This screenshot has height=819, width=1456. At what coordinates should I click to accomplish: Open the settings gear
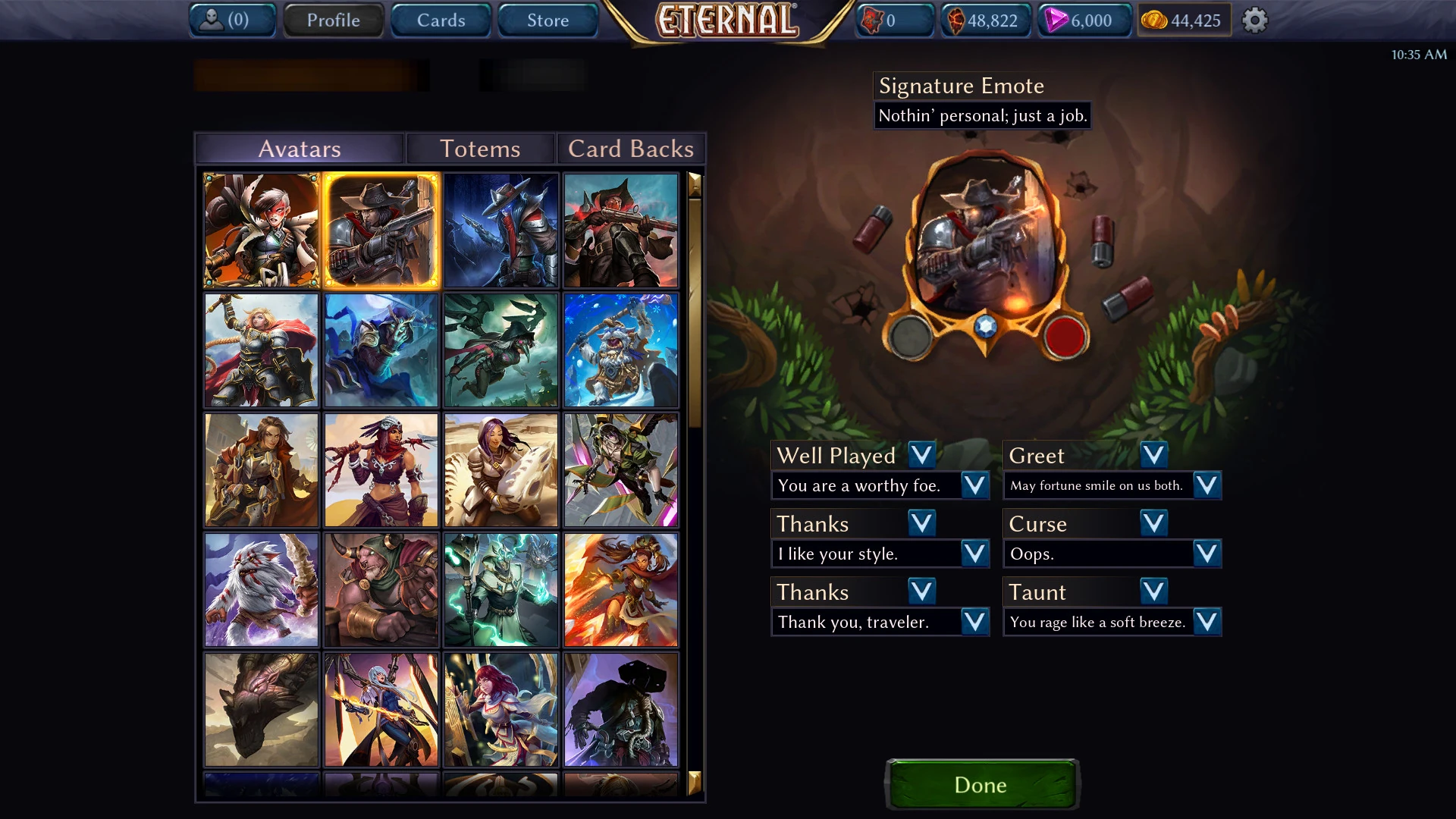click(x=1255, y=20)
